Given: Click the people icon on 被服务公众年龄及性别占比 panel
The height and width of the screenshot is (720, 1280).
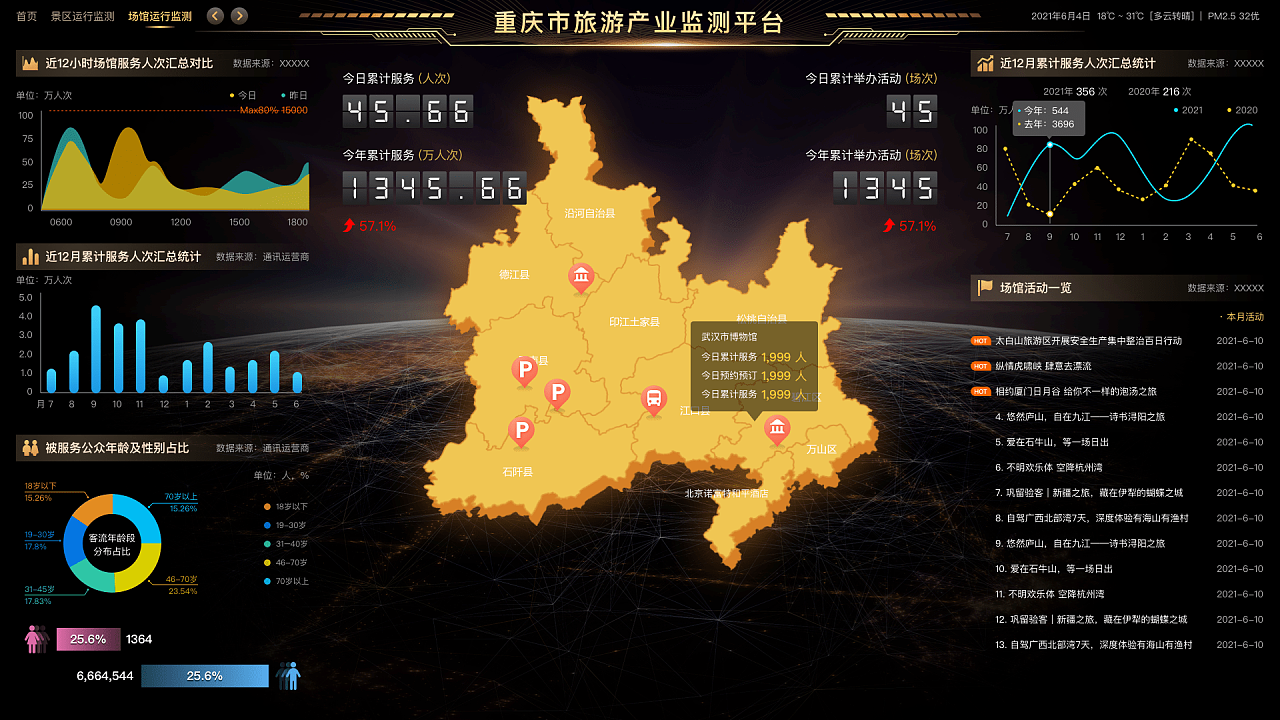Looking at the screenshot, I should click(x=28, y=446).
